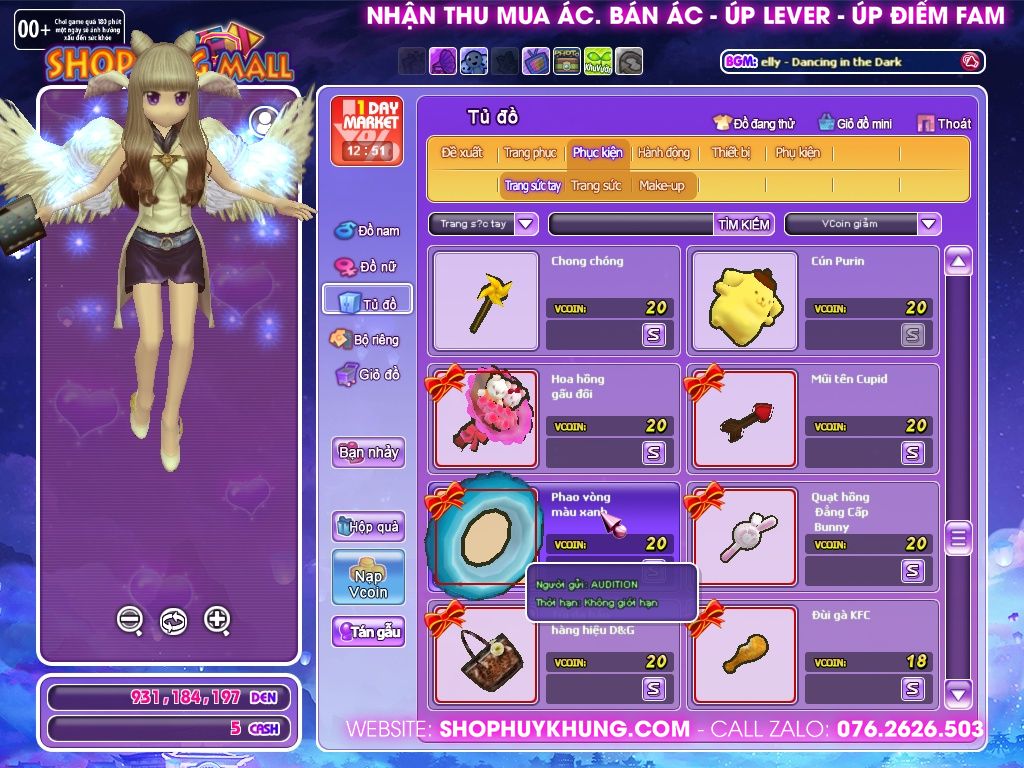Select the Hành động tab
Screen dimensions: 1024x768
coord(663,153)
